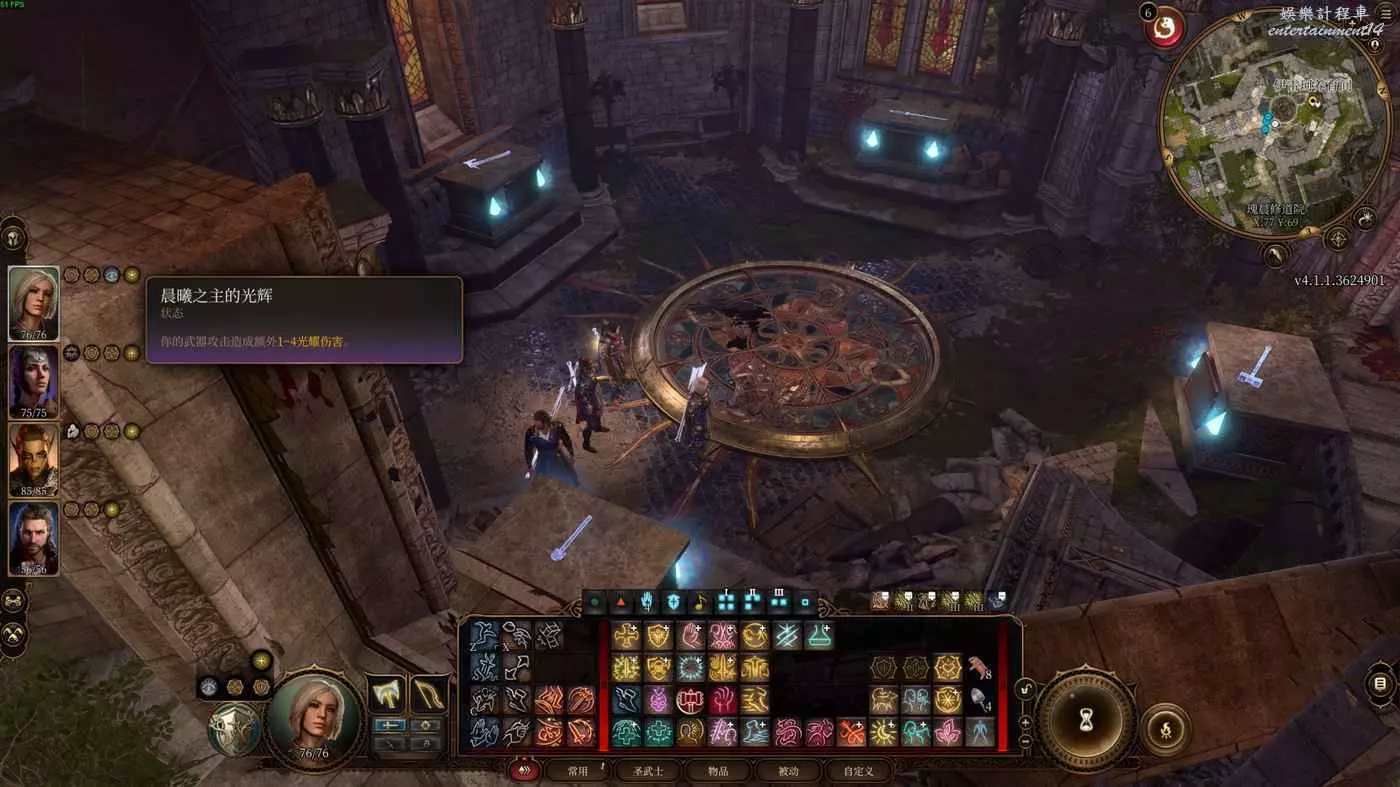Cast the teal potion flask spell
This screenshot has width=1400, height=787.
[x=819, y=636]
